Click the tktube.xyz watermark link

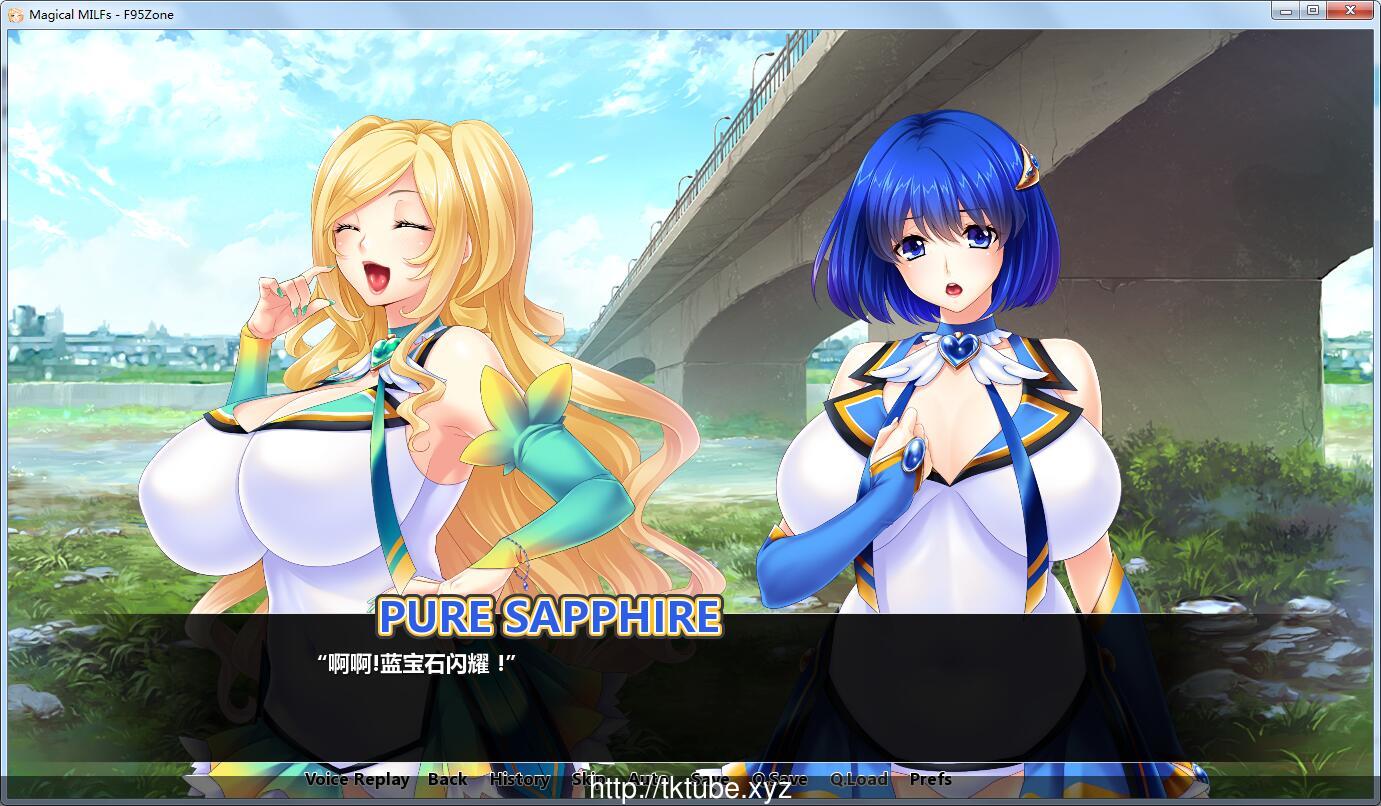click(x=690, y=789)
